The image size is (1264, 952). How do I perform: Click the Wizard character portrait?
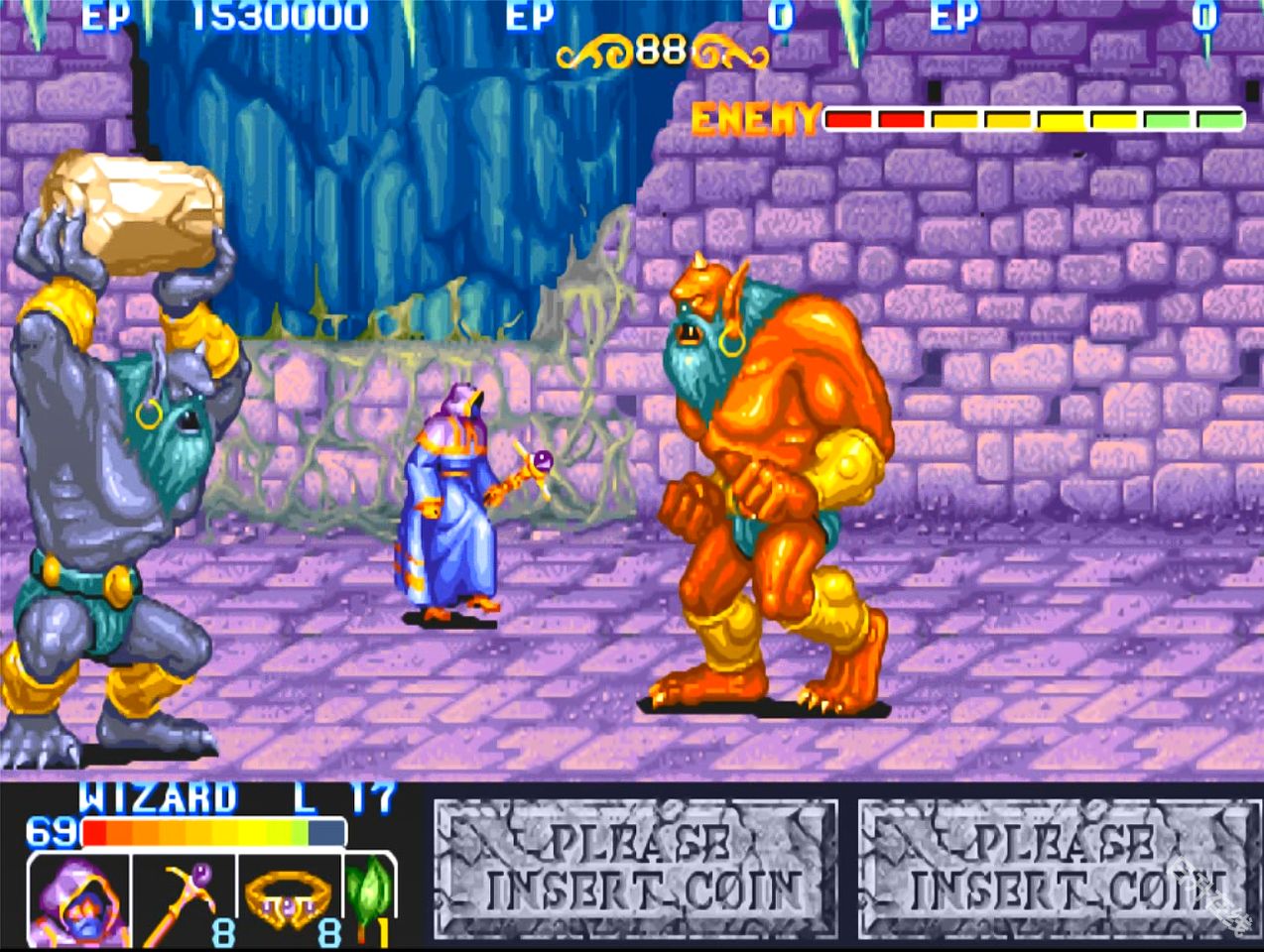pos(79,900)
